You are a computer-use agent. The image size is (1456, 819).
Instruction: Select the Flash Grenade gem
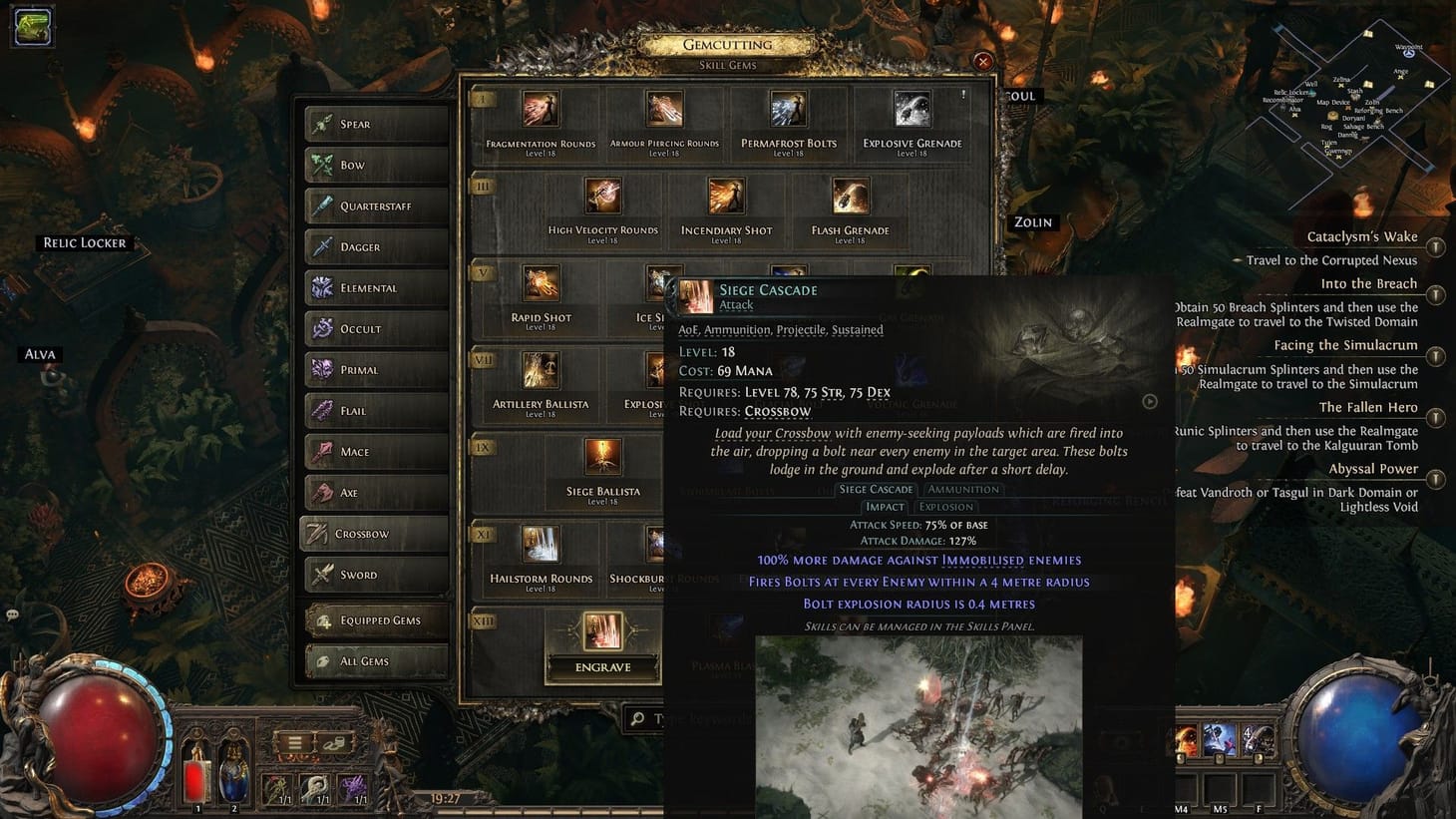point(849,195)
